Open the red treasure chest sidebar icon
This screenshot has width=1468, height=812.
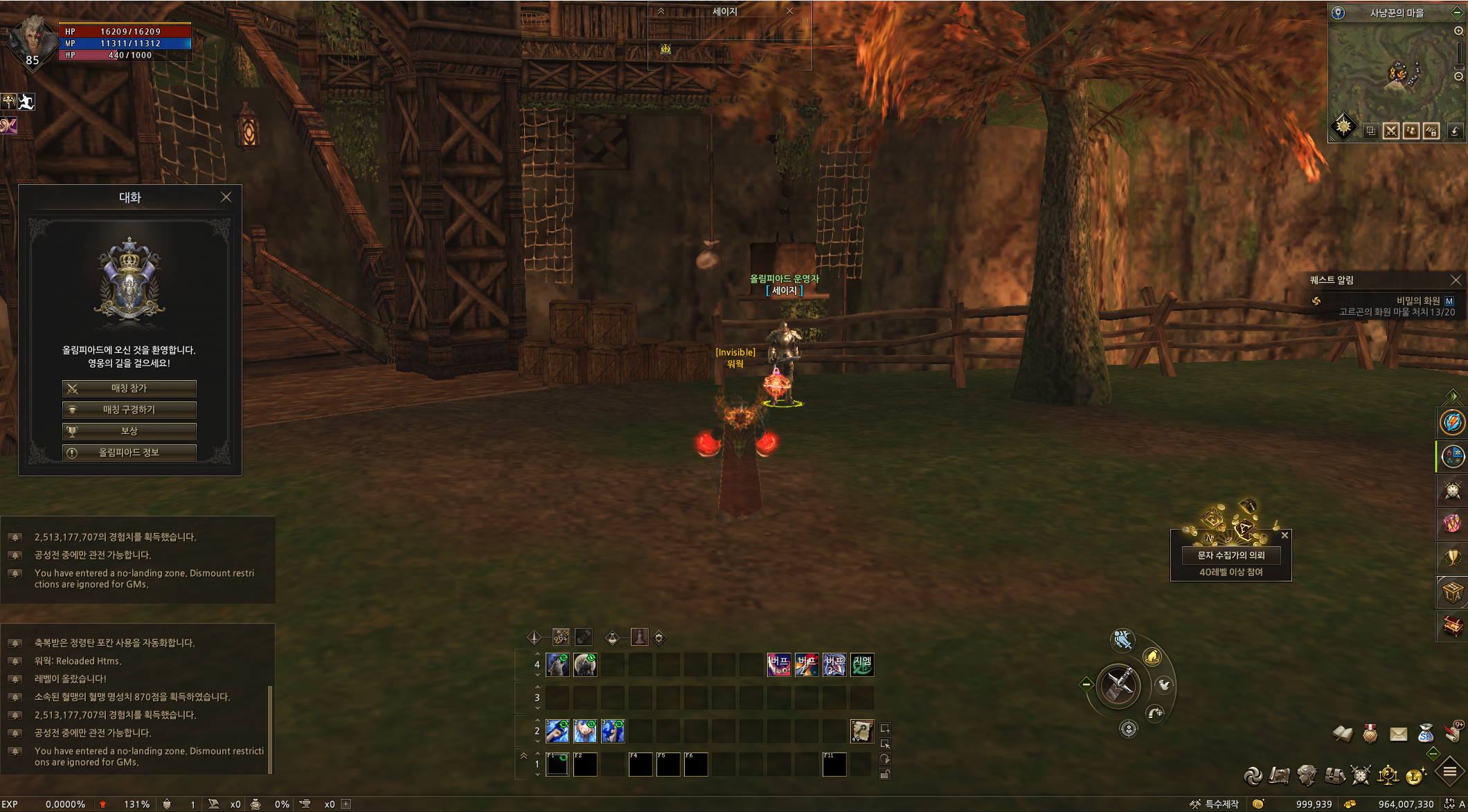pyautogui.click(x=1452, y=626)
